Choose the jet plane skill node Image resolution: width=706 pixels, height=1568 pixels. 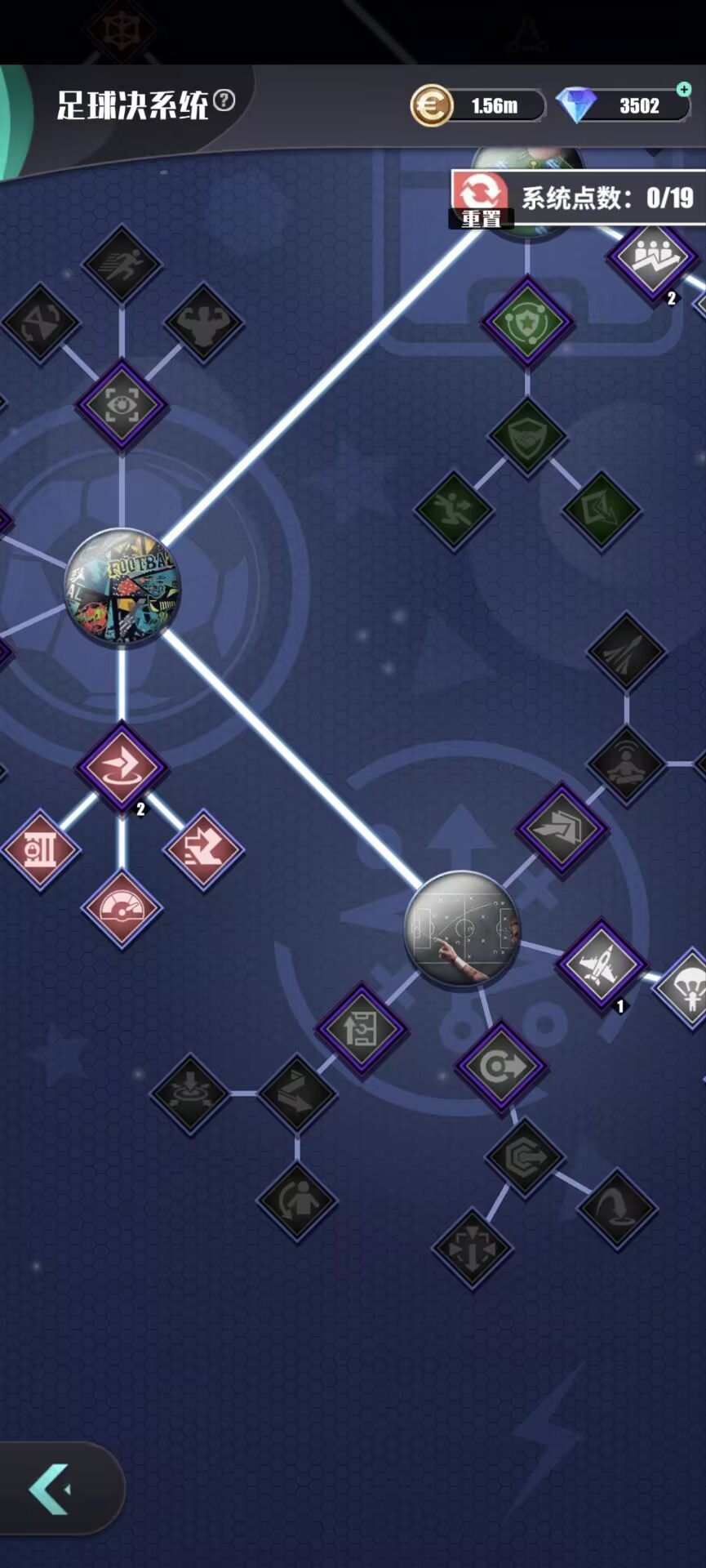(602, 964)
